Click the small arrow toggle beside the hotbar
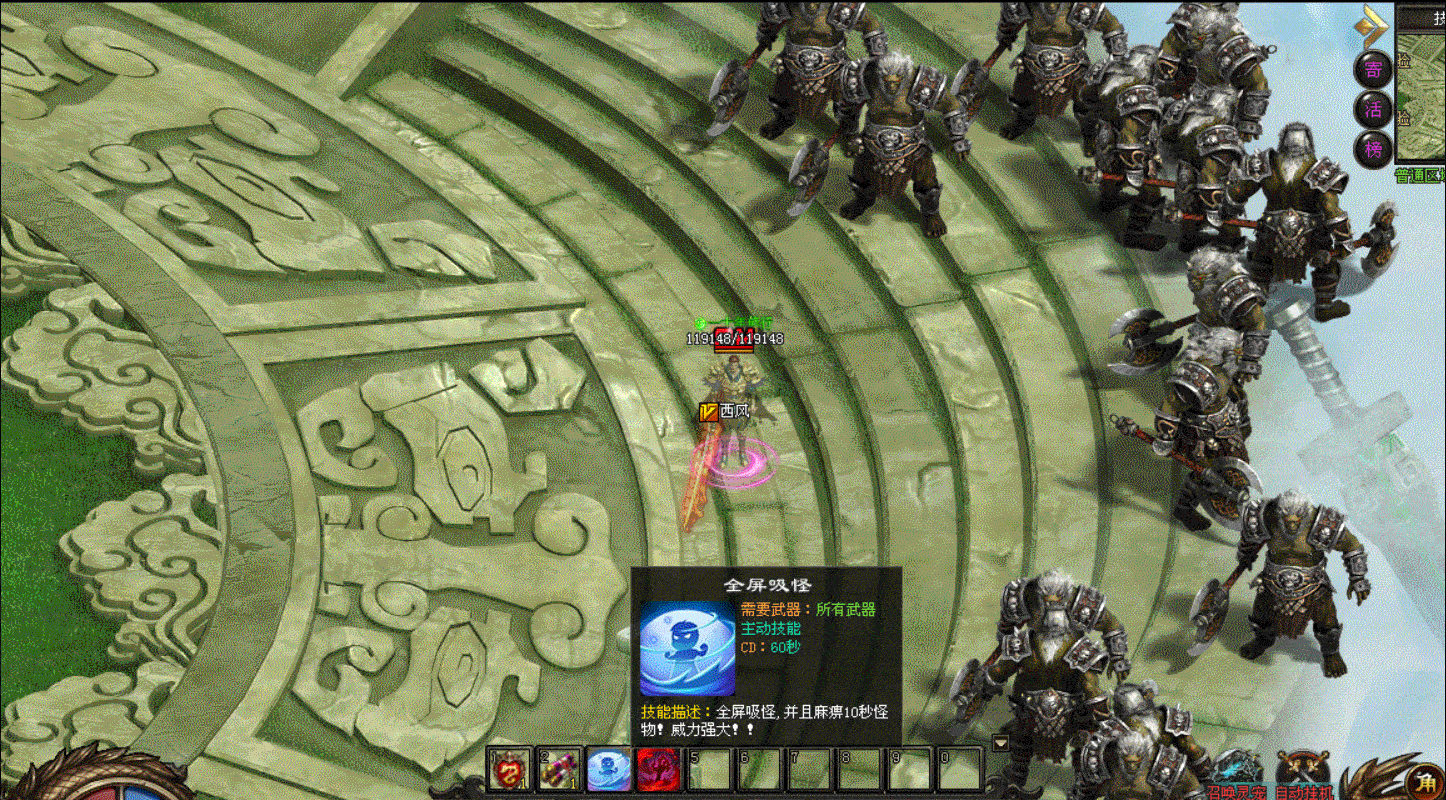1446x800 pixels. [x=999, y=743]
